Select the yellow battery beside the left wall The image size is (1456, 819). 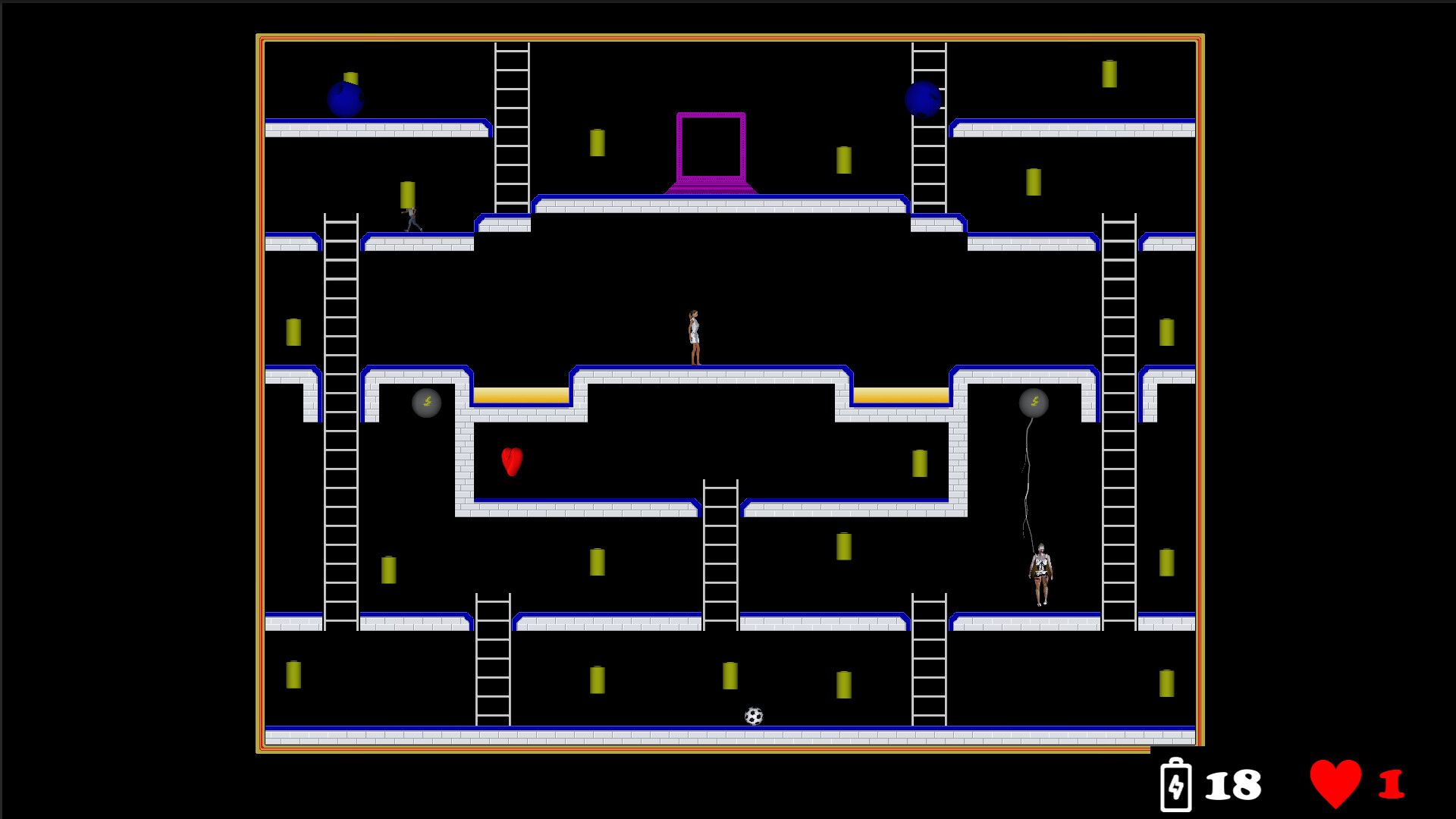293,331
